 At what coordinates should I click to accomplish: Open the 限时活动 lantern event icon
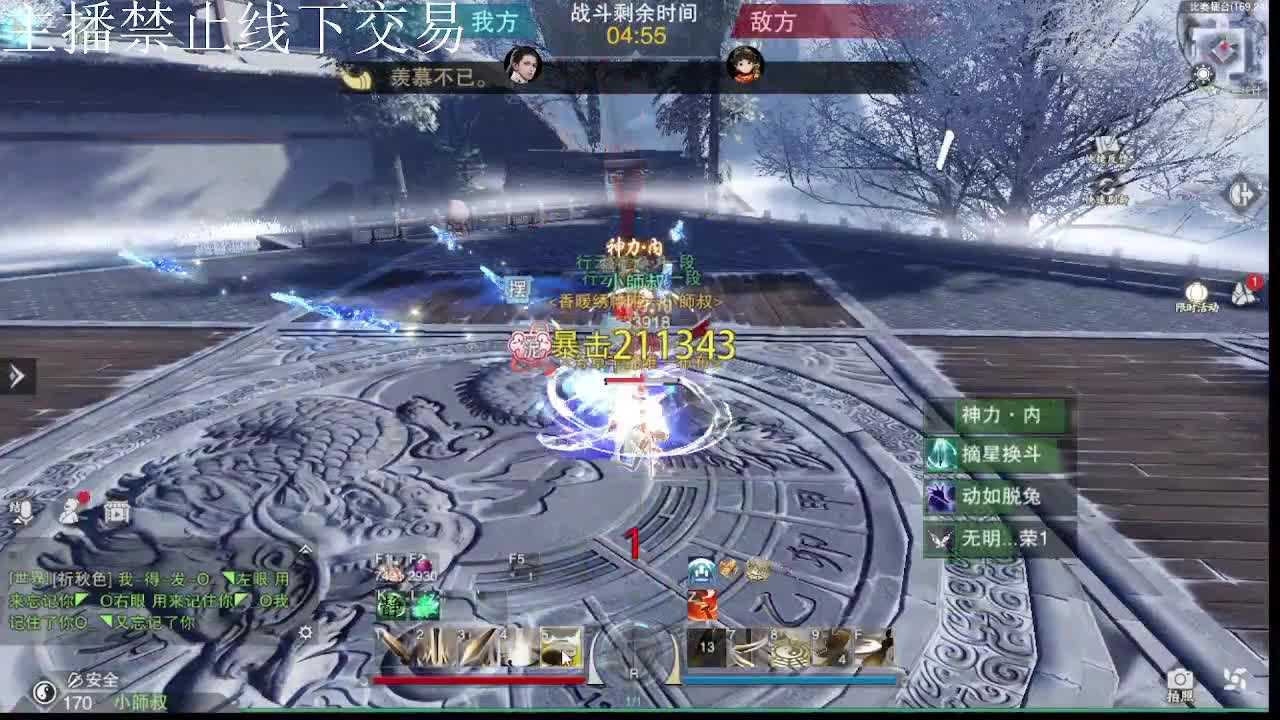tap(1197, 293)
